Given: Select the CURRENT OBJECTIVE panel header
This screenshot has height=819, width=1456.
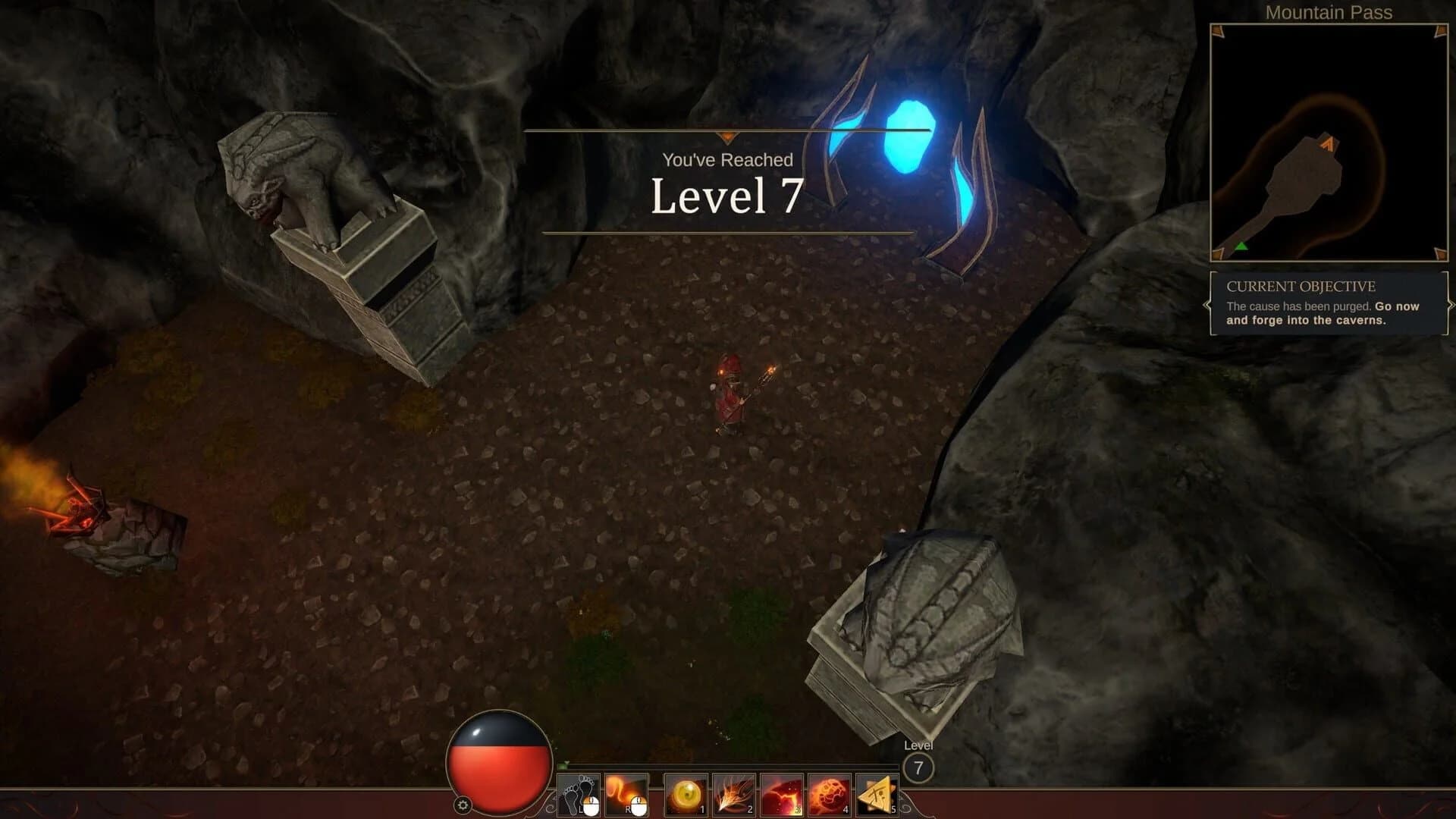Looking at the screenshot, I should (x=1302, y=286).
